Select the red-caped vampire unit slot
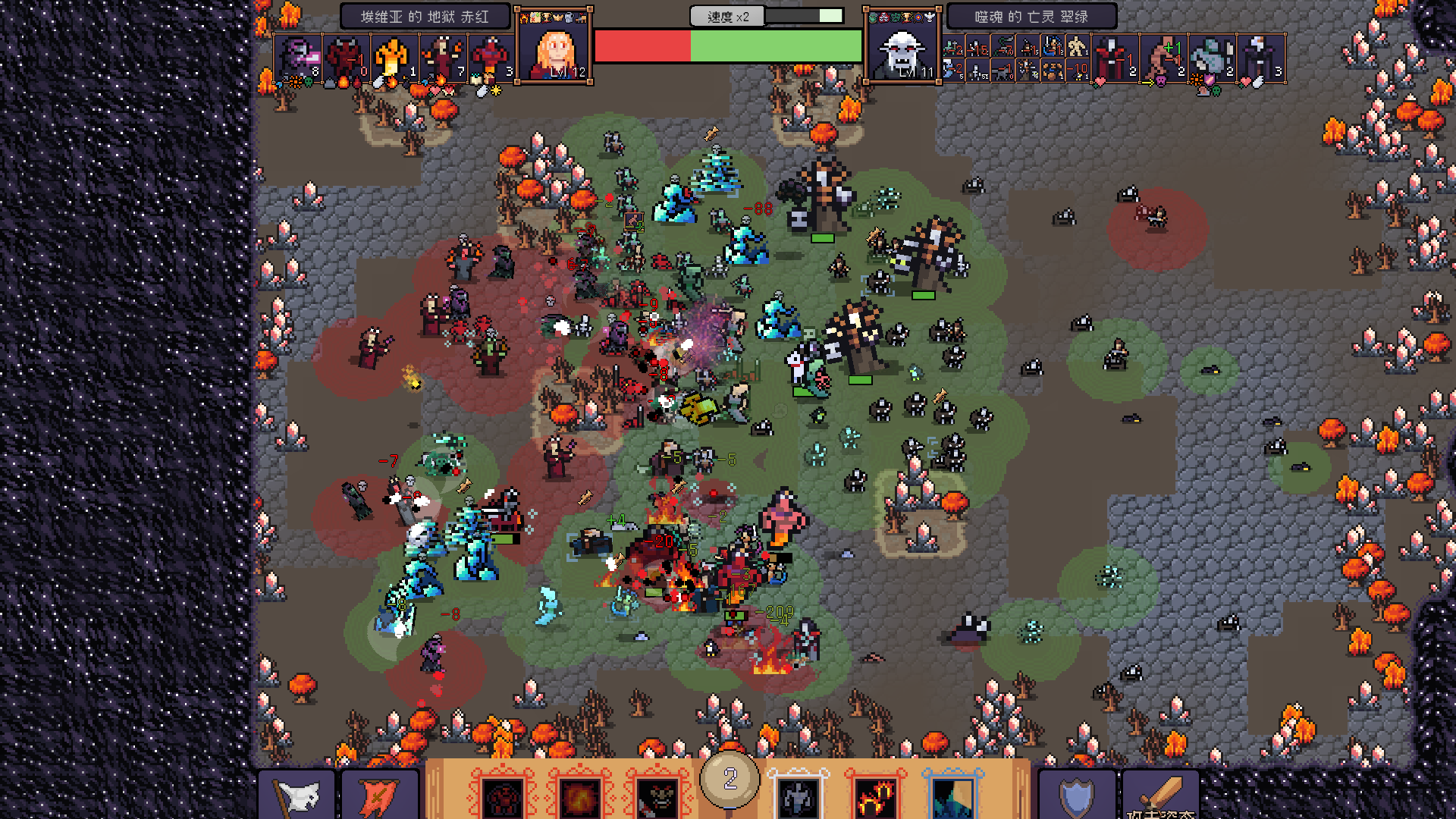This screenshot has width=1456, height=819. point(1115,58)
